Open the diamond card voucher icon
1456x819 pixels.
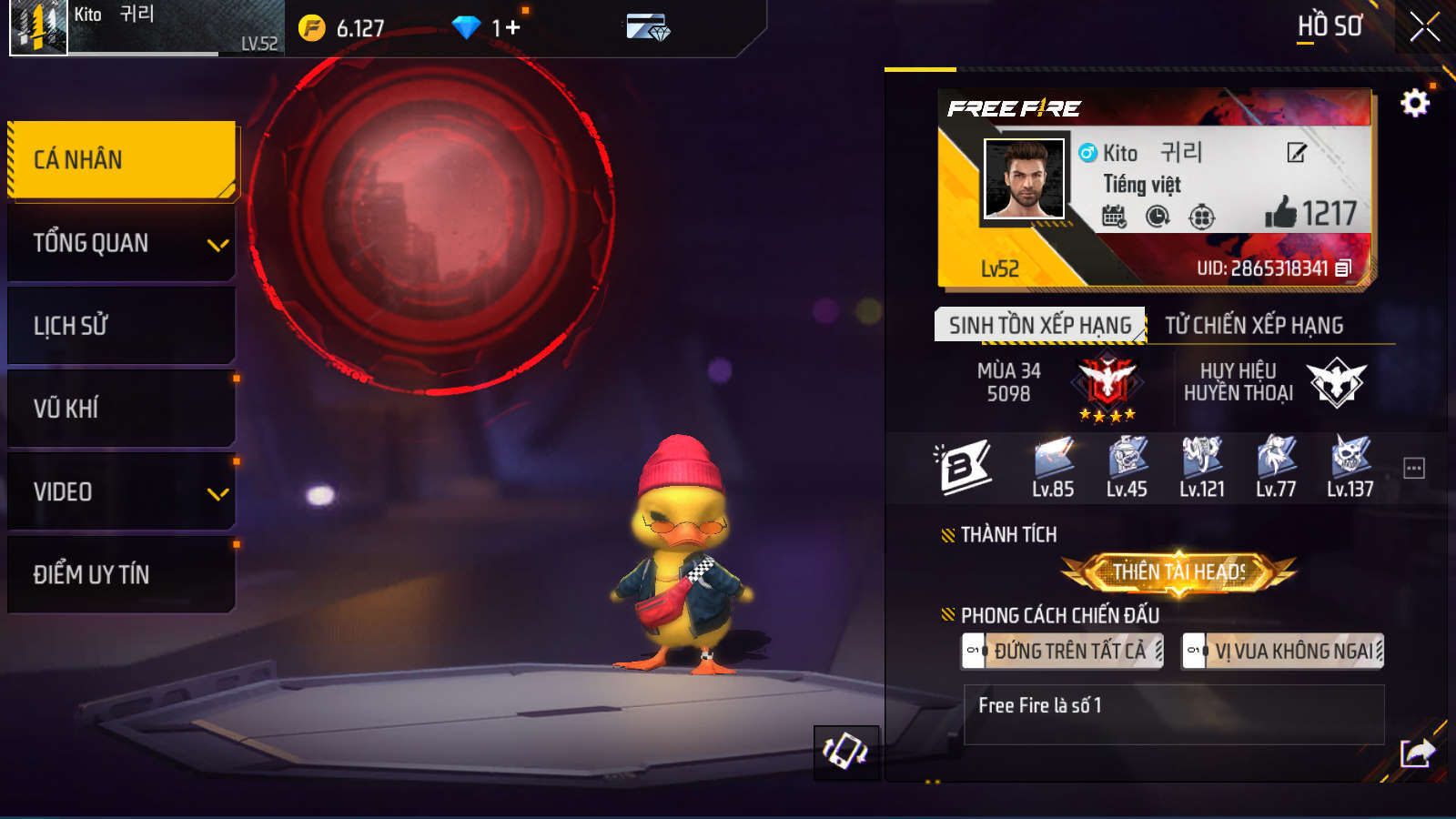(x=648, y=28)
